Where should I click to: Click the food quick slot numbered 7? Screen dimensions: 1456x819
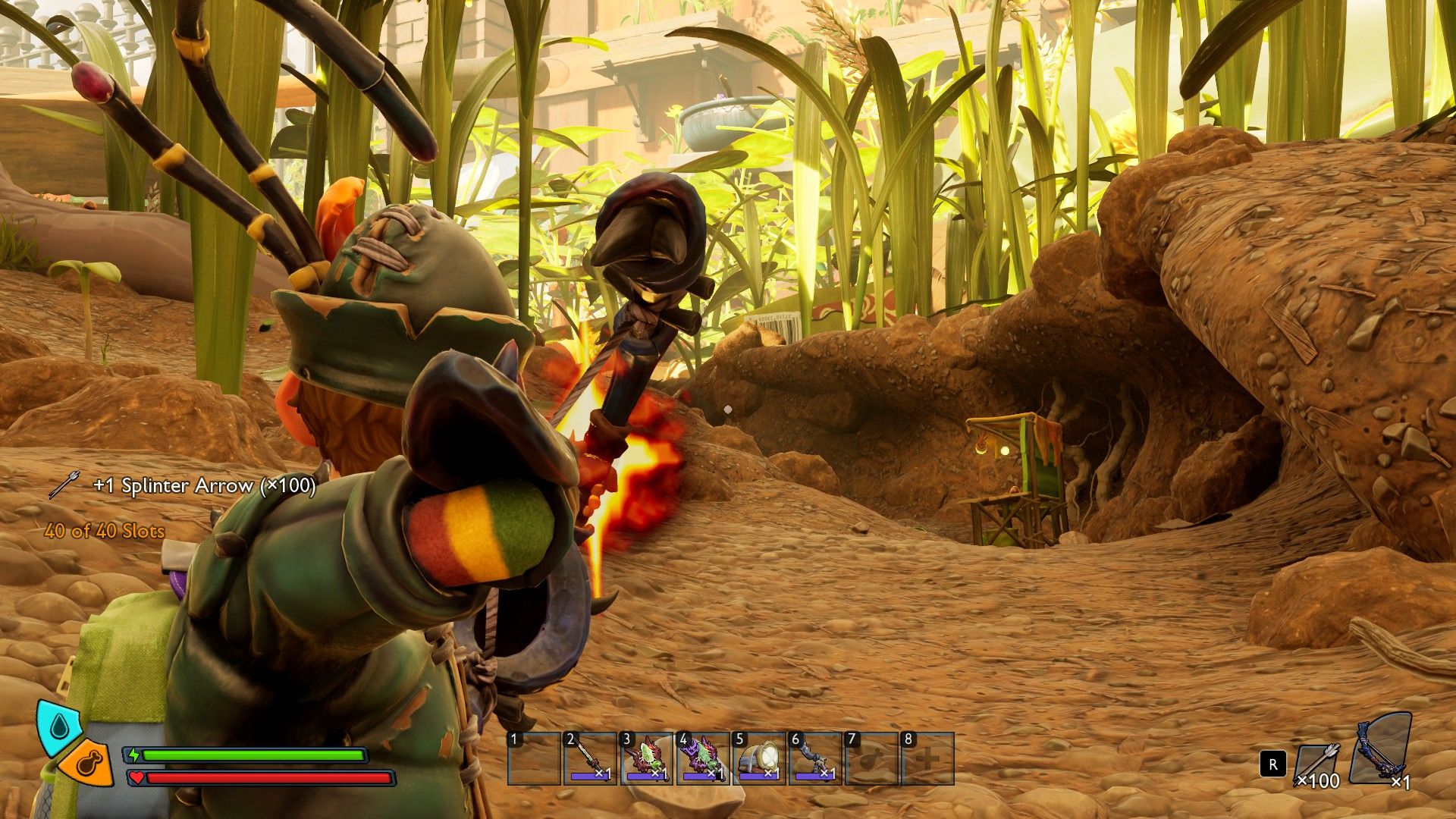coord(871,758)
